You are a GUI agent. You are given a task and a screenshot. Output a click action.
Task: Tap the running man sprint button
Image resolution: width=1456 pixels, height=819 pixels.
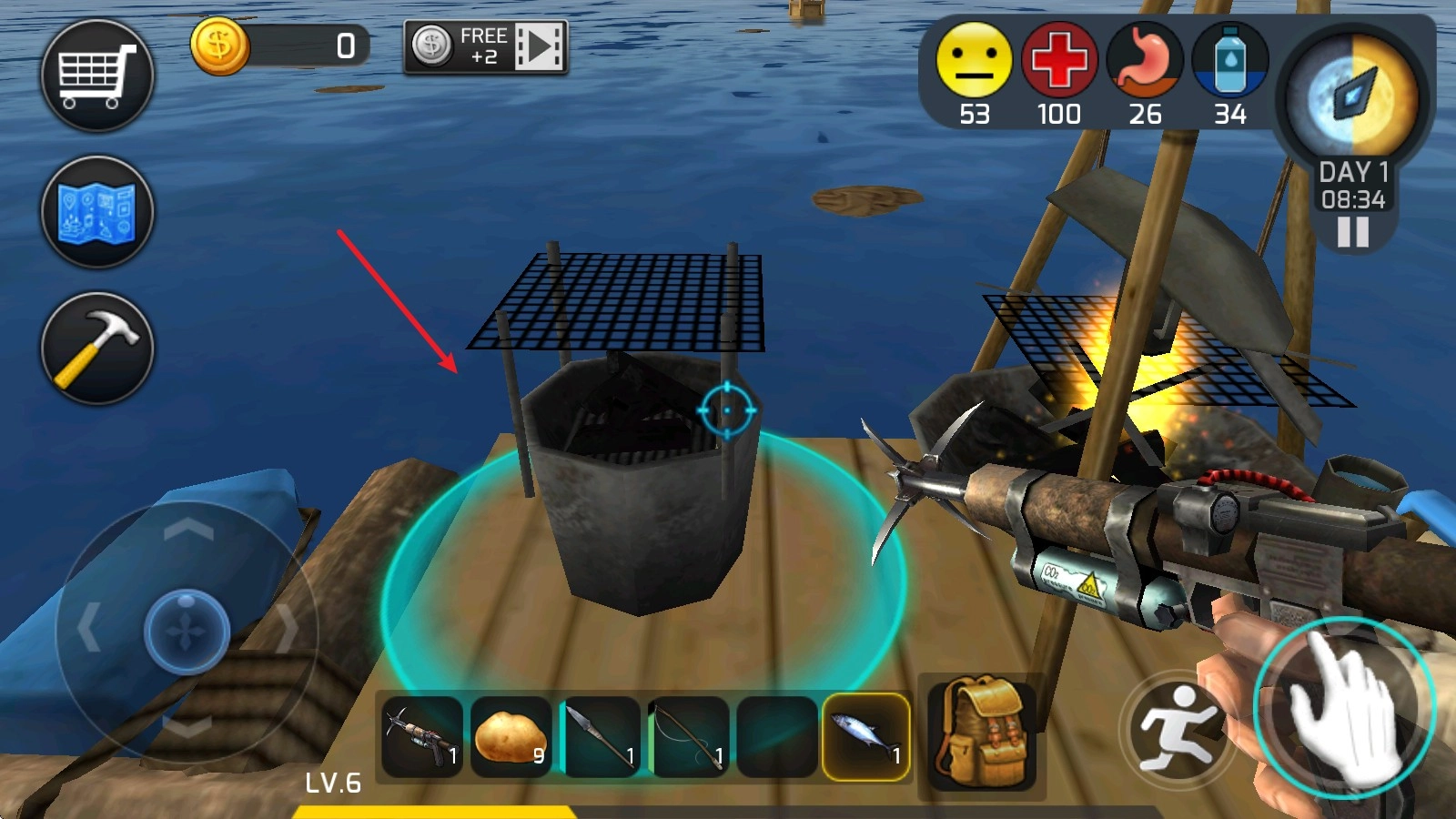pyautogui.click(x=1178, y=730)
